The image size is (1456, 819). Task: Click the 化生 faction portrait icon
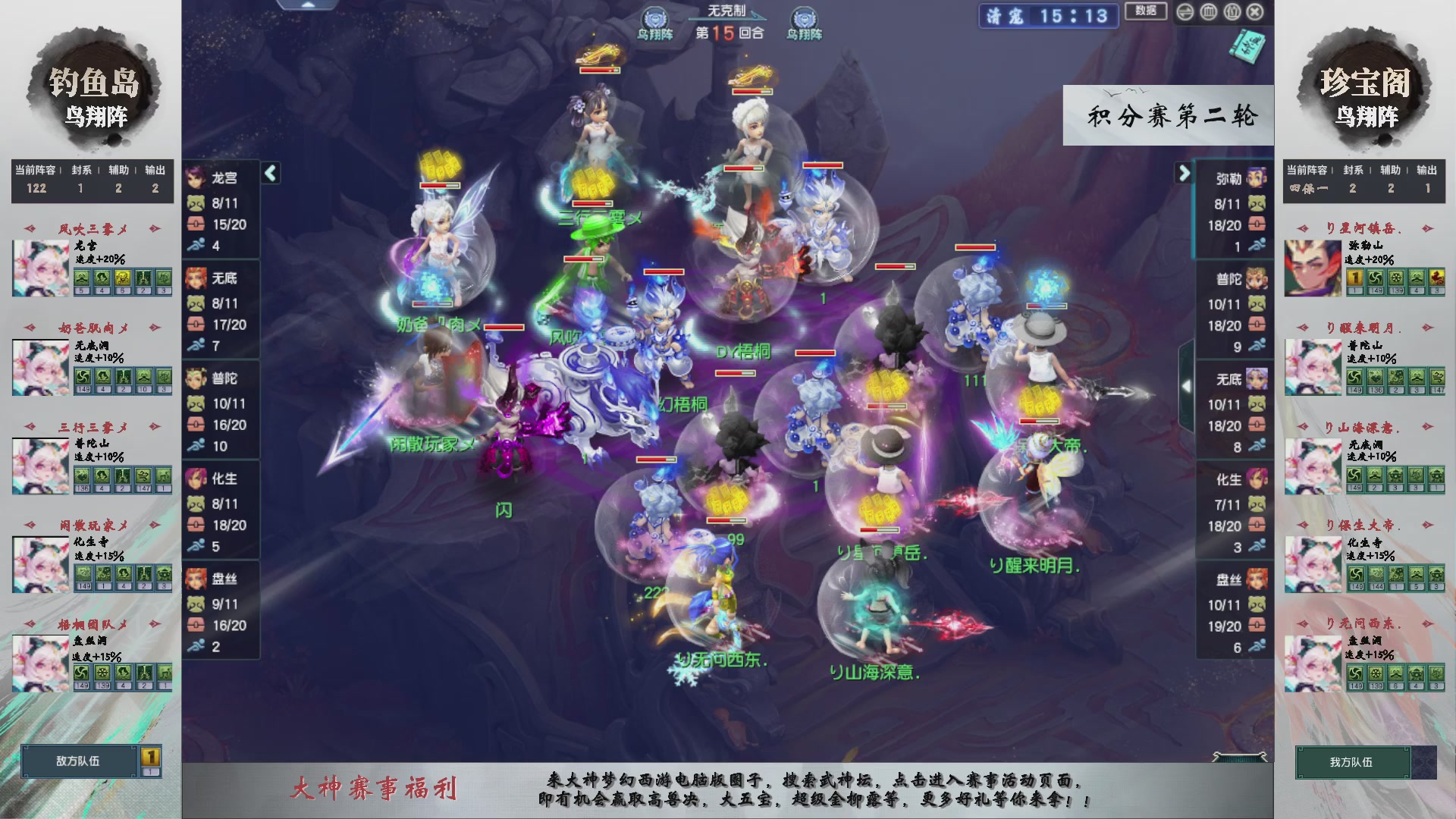coord(196,479)
